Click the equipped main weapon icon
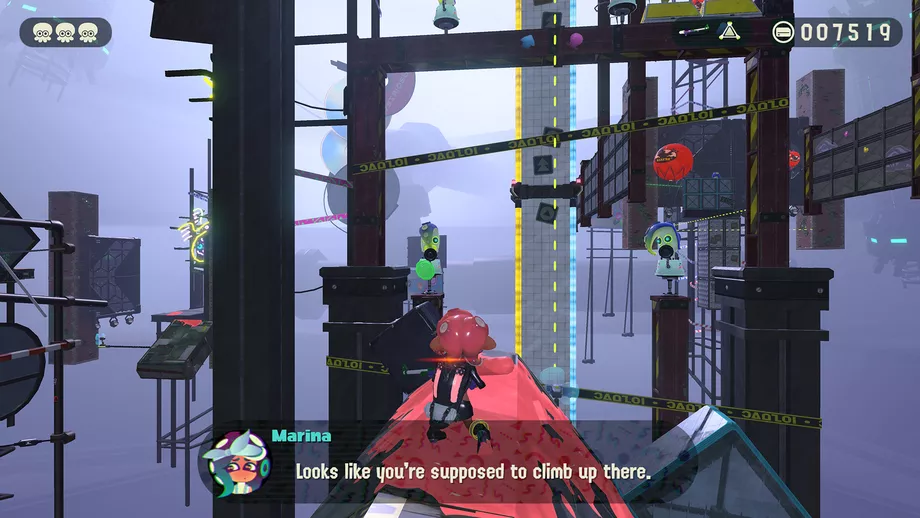The width and height of the screenshot is (920, 518). point(693,31)
